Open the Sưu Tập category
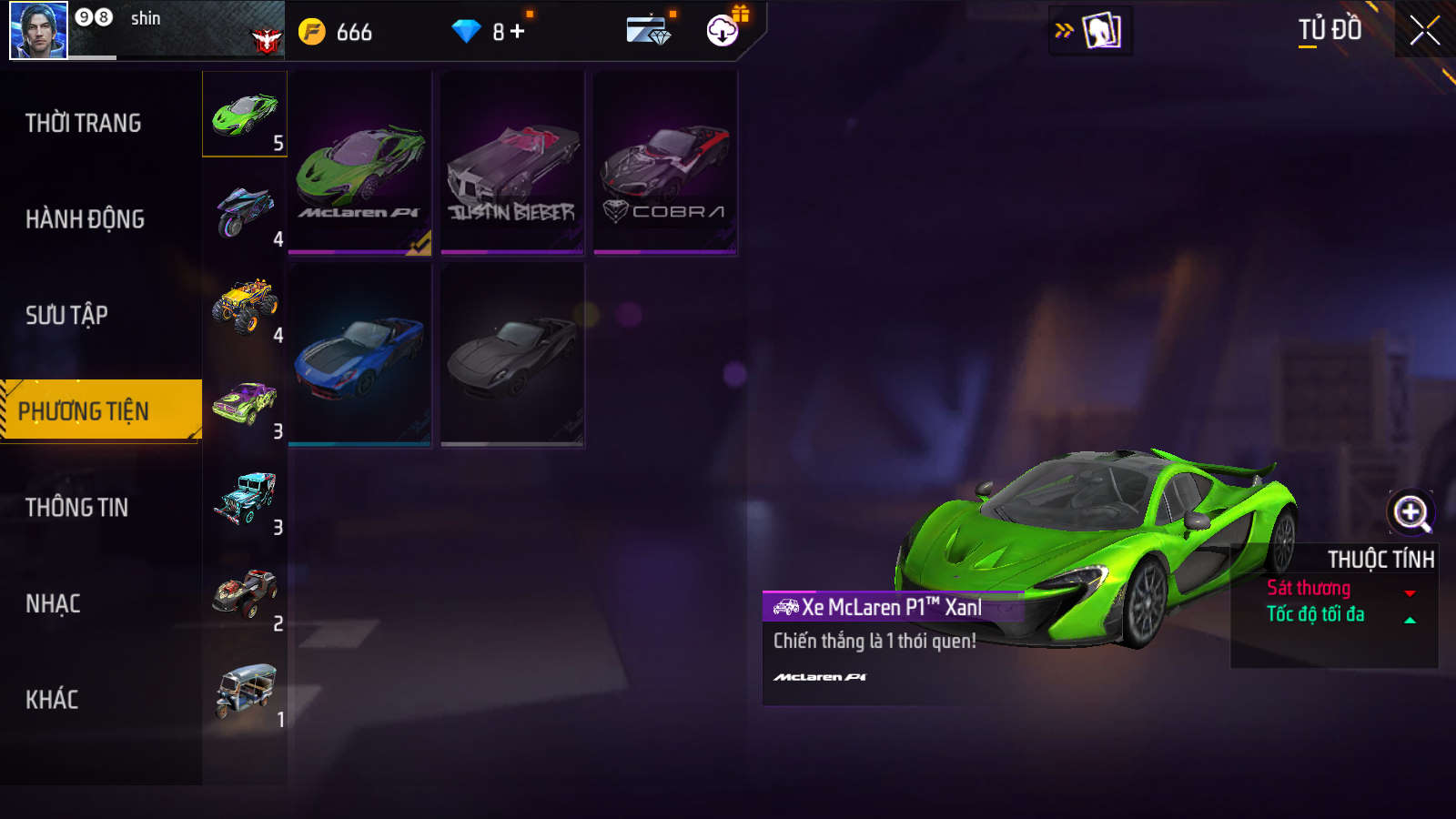The height and width of the screenshot is (819, 1456). (x=66, y=315)
